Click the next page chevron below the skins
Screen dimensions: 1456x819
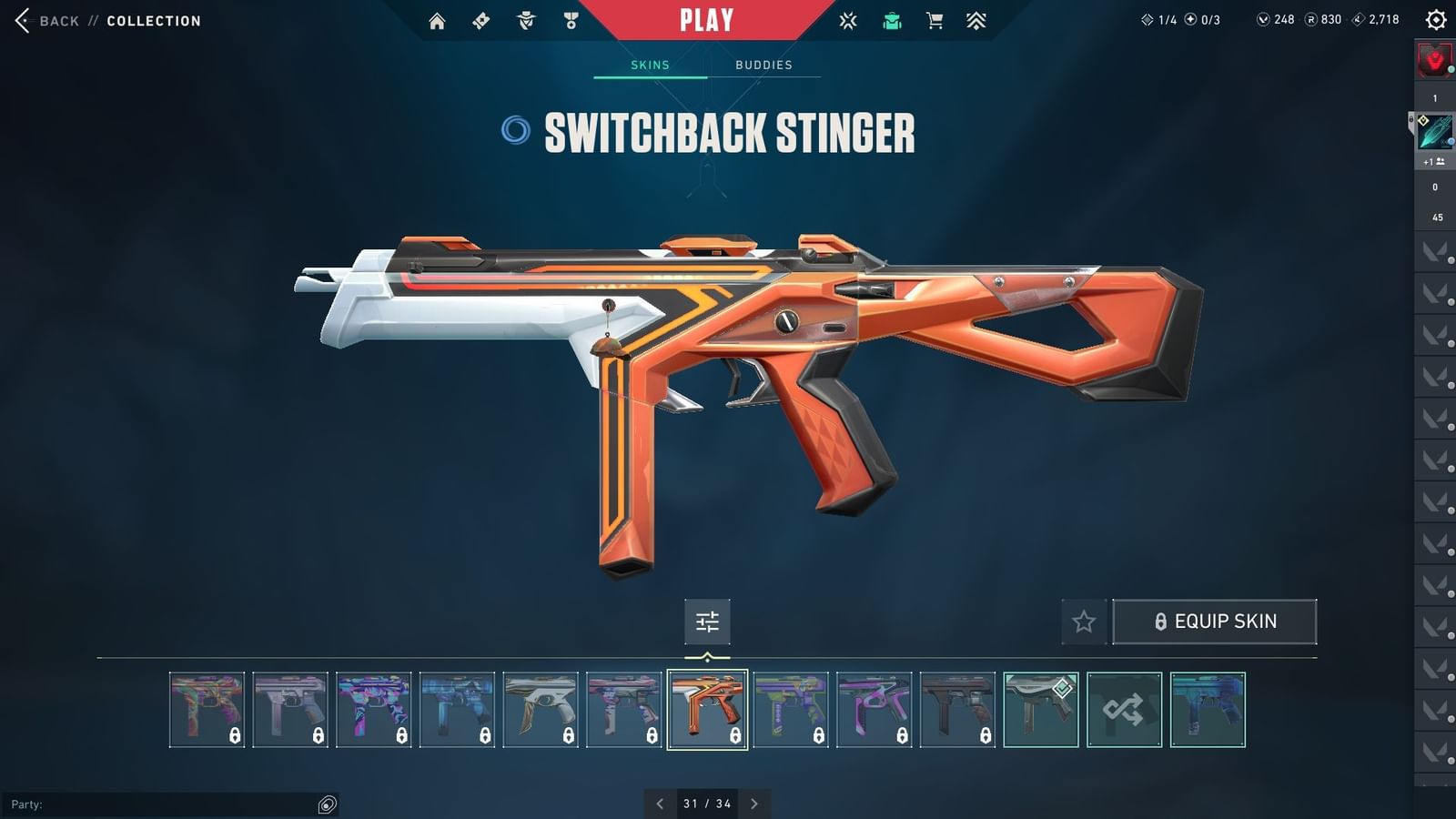tap(754, 804)
